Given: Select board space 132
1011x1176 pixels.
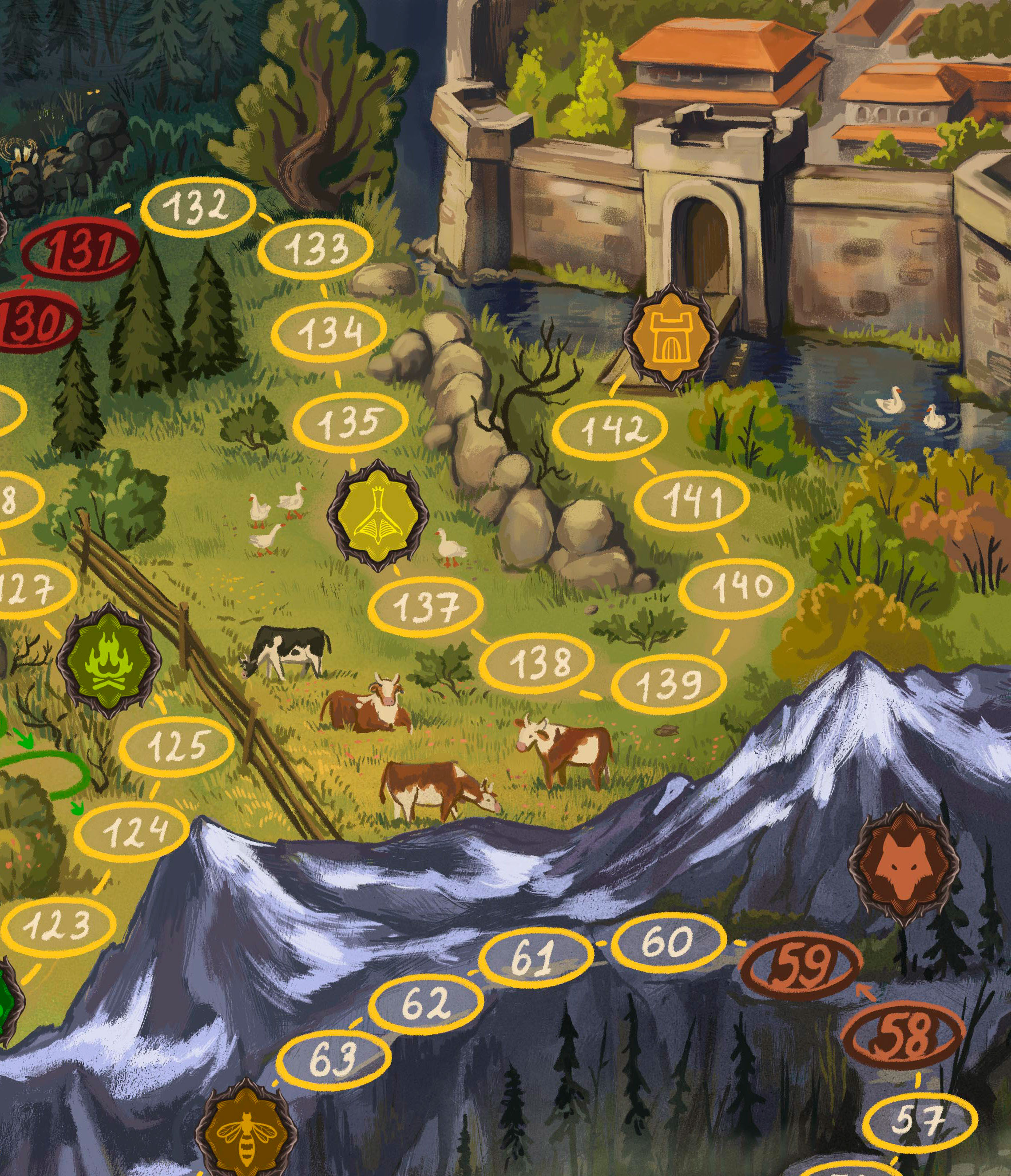Looking at the screenshot, I should [x=198, y=207].
